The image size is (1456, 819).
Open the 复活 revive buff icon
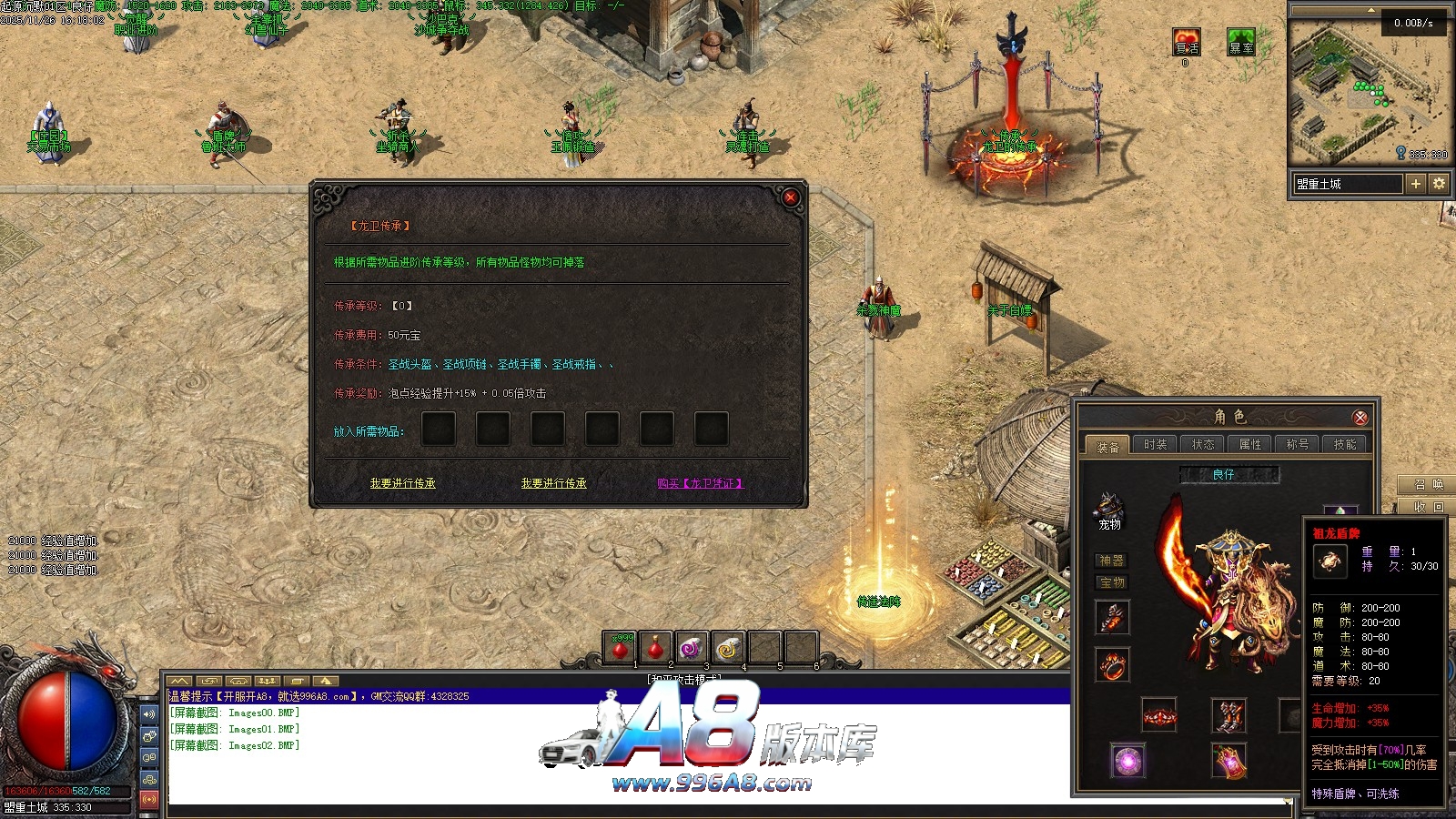coord(1186,43)
